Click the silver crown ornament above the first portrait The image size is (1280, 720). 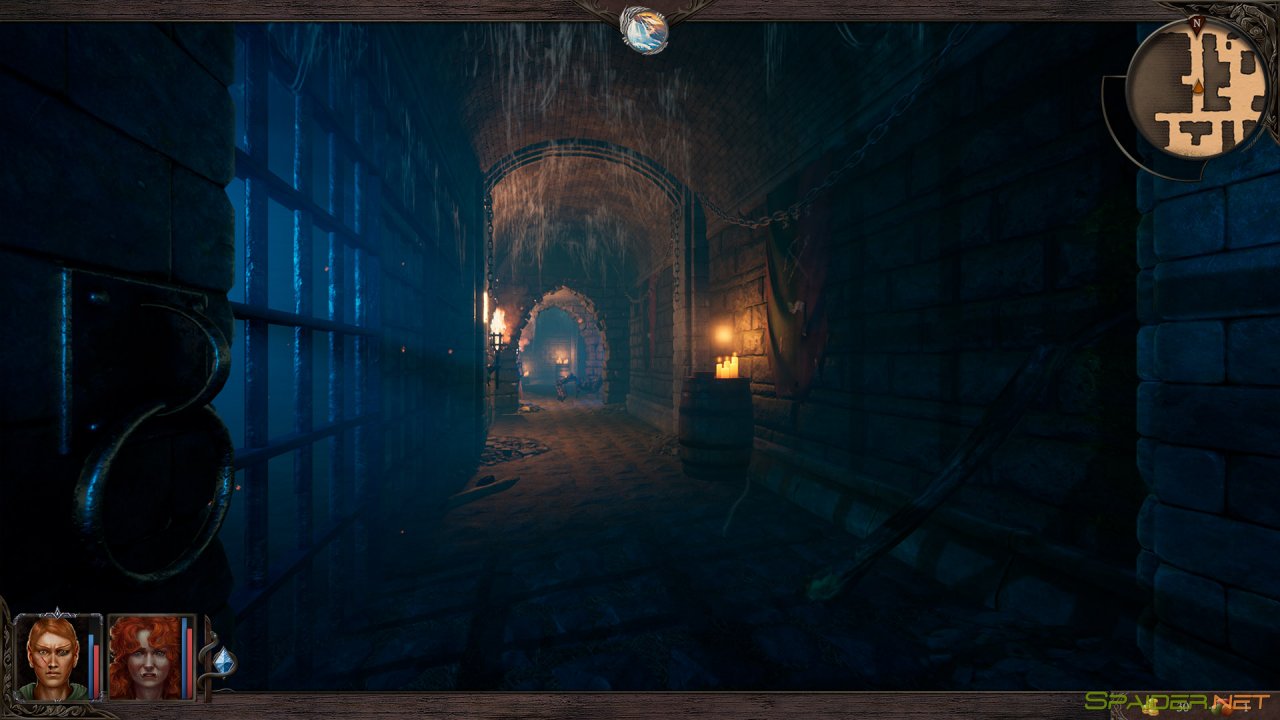point(60,611)
